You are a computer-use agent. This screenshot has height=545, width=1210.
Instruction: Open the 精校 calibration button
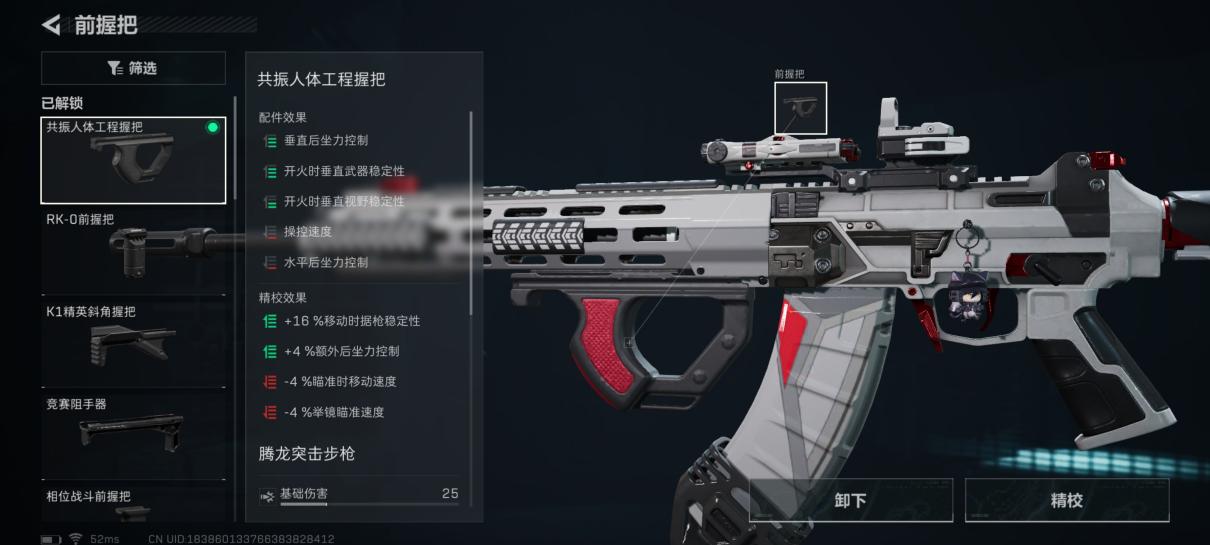tap(1066, 500)
